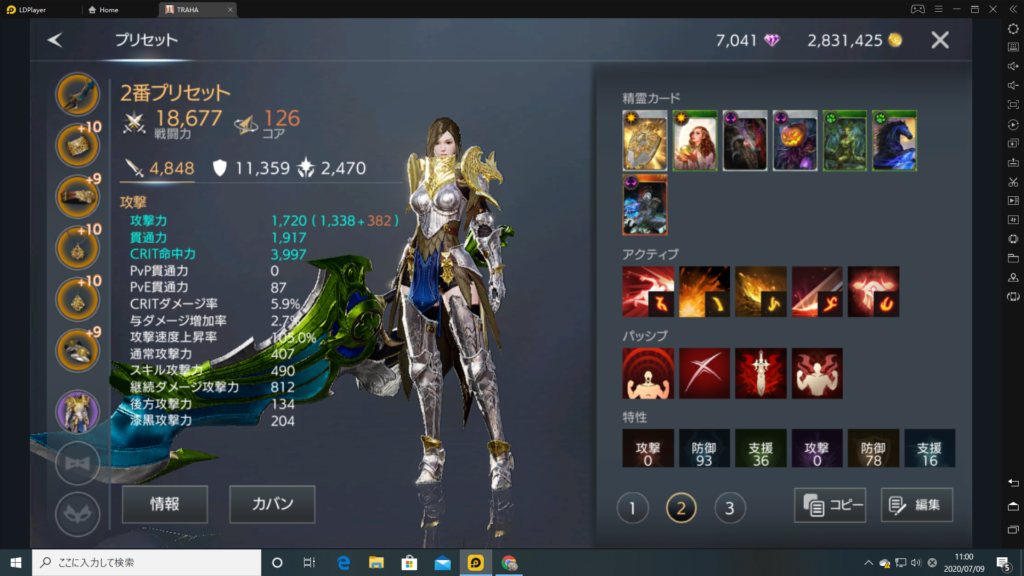Switch to preset number 1
Viewport: 1024px width, 576px height.
(632, 509)
